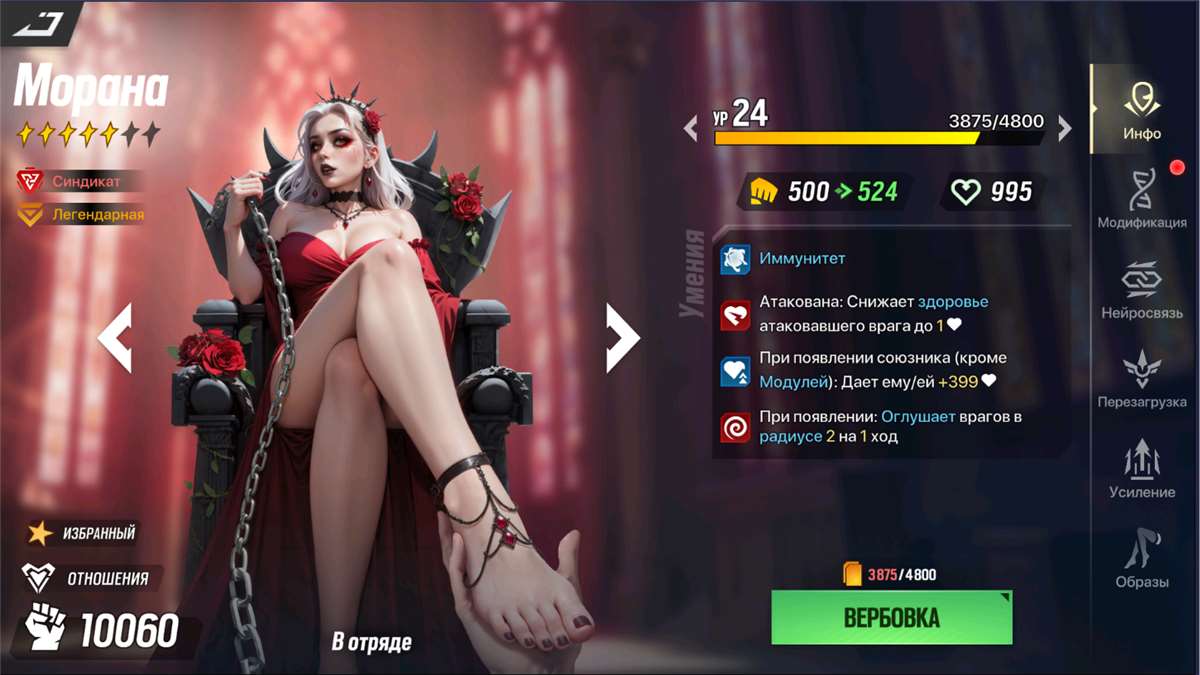Tap the broken heart Атакована skill icon
The image size is (1200, 675).
click(x=735, y=315)
